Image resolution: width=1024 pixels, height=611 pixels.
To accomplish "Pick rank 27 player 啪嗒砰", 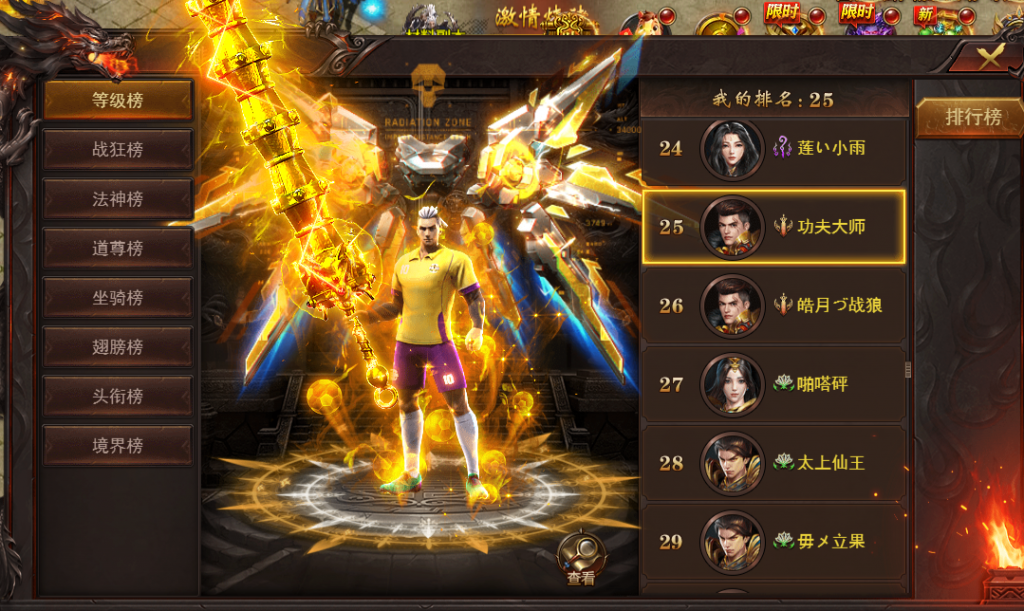I will click(x=773, y=384).
